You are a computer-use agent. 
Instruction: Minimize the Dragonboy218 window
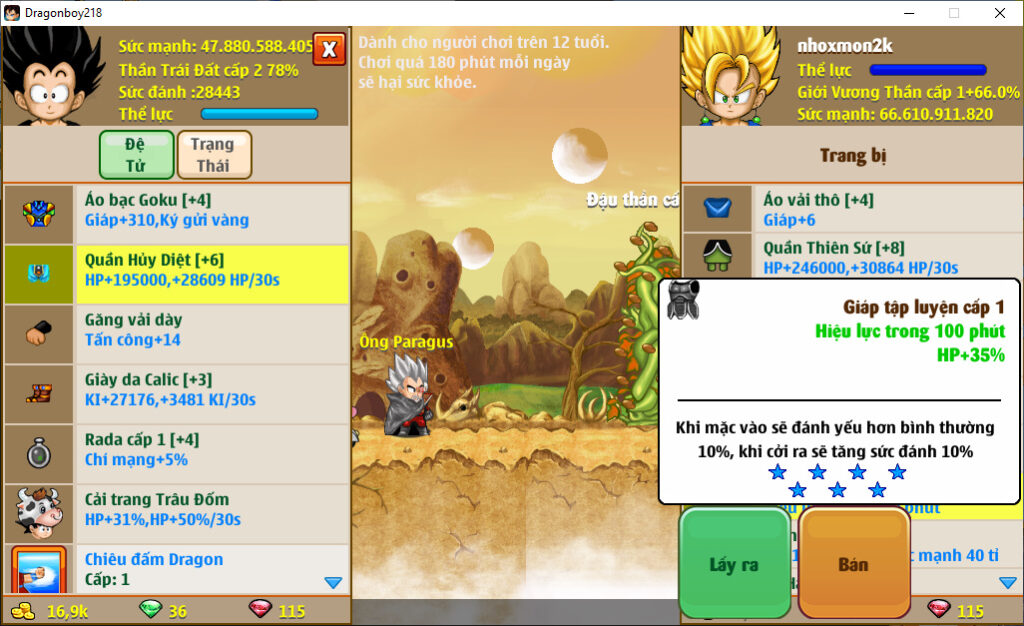tap(909, 13)
